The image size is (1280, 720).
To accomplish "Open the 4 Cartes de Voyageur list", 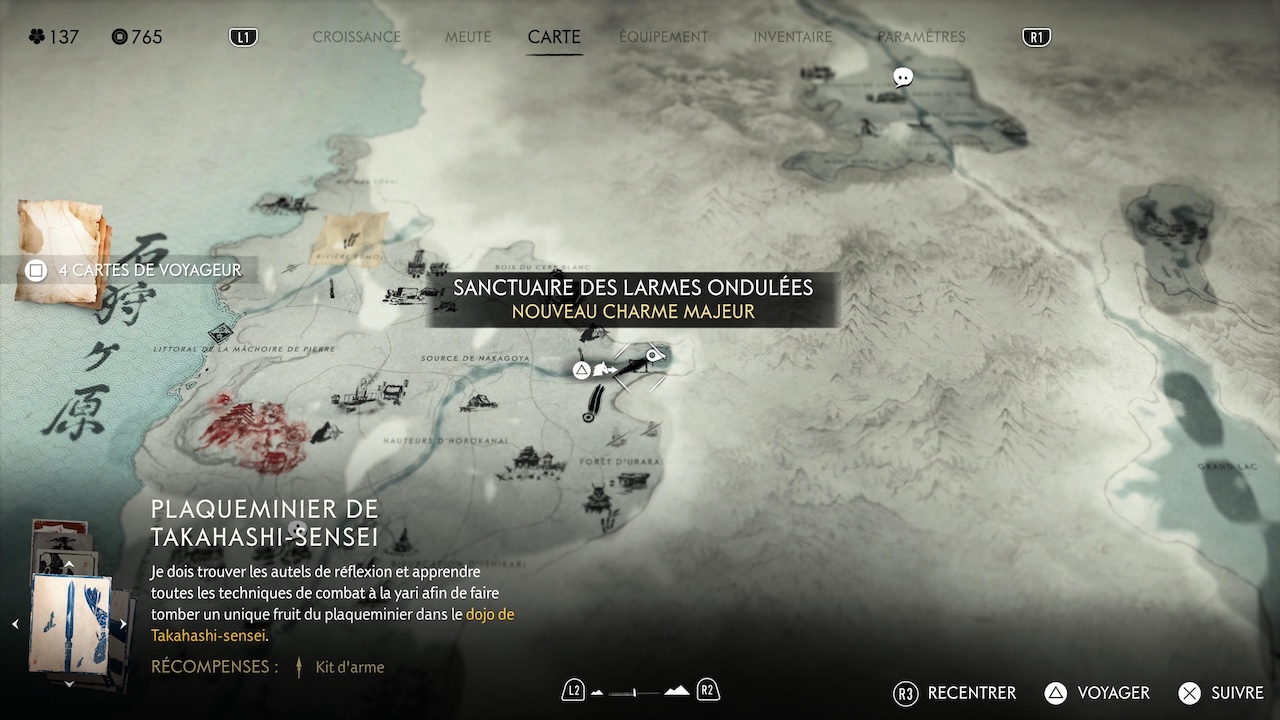I will 136,270.
